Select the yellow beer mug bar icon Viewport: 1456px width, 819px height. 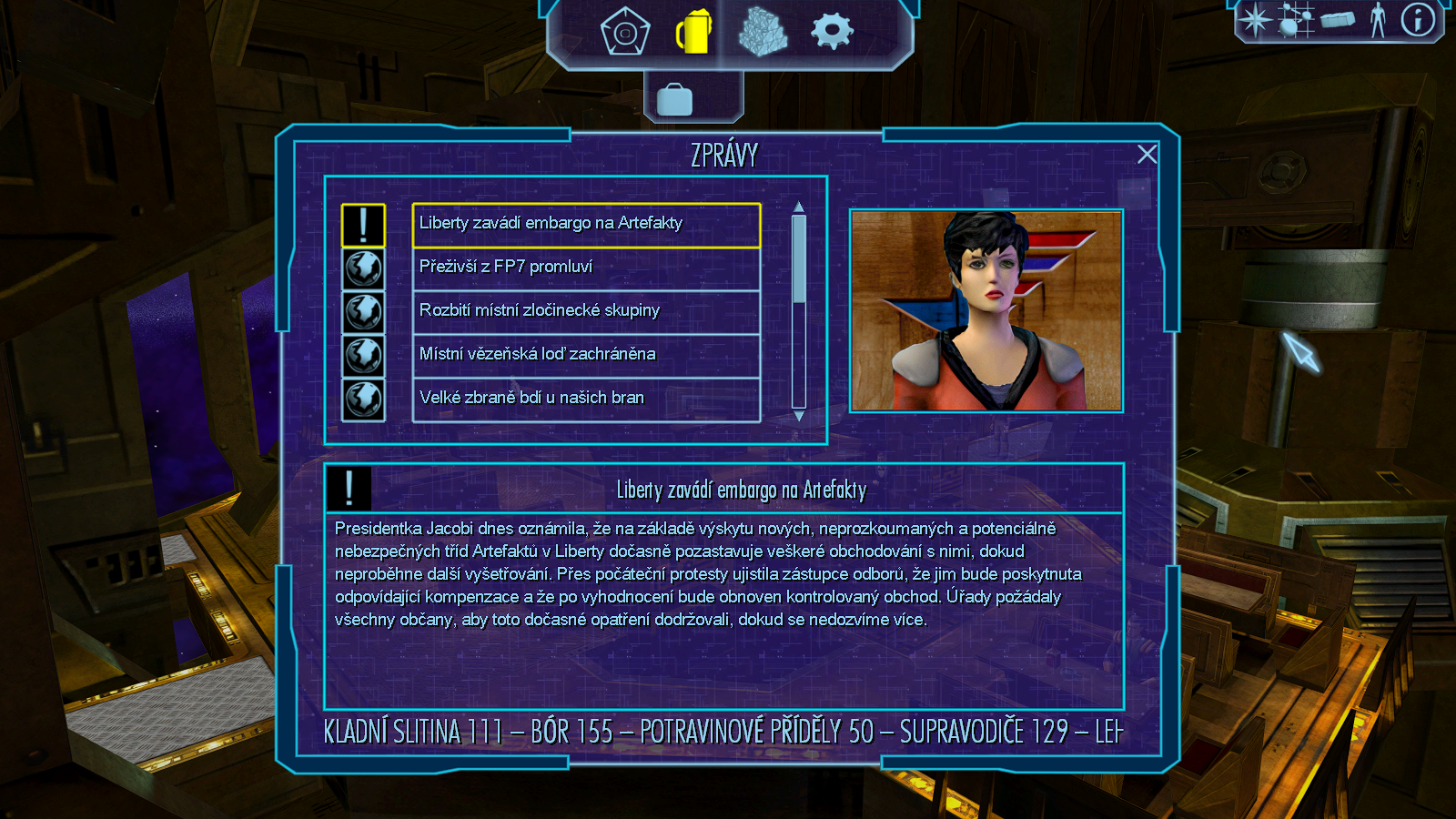[693, 33]
